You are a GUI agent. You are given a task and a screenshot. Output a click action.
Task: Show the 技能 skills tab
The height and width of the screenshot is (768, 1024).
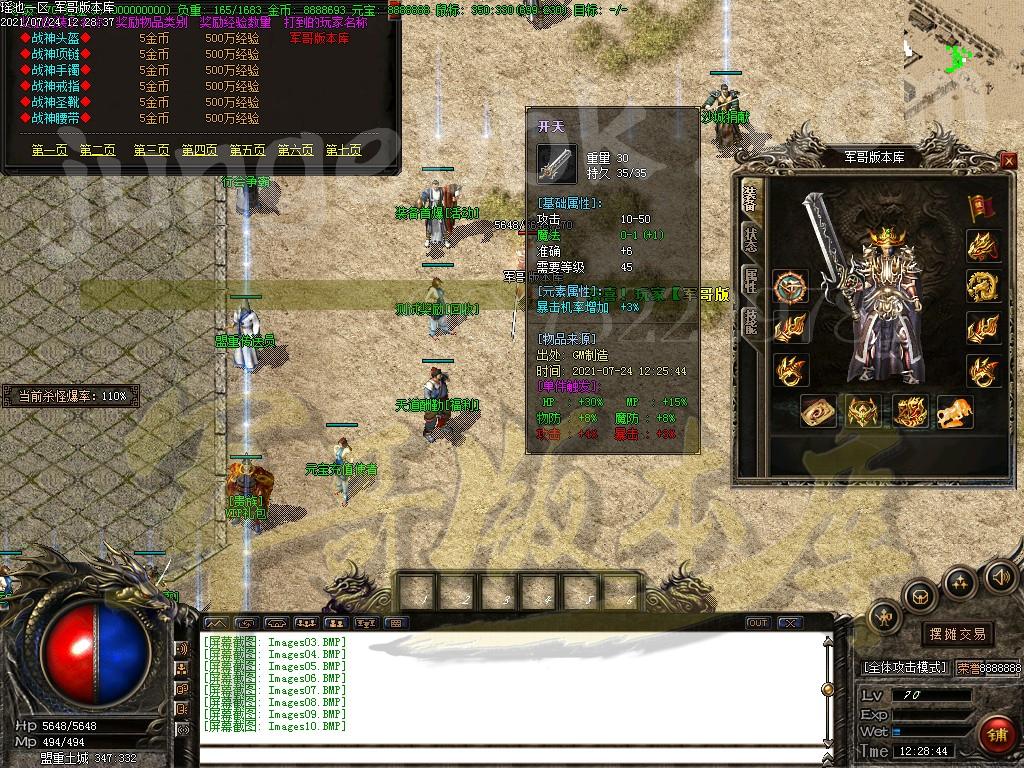click(x=749, y=320)
